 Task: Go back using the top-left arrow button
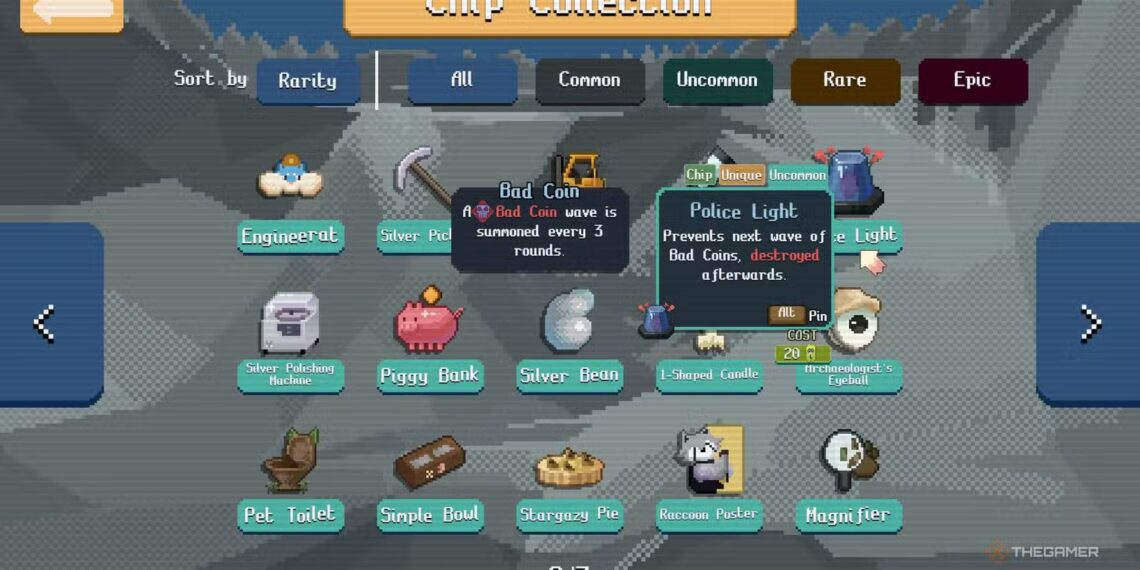71,12
